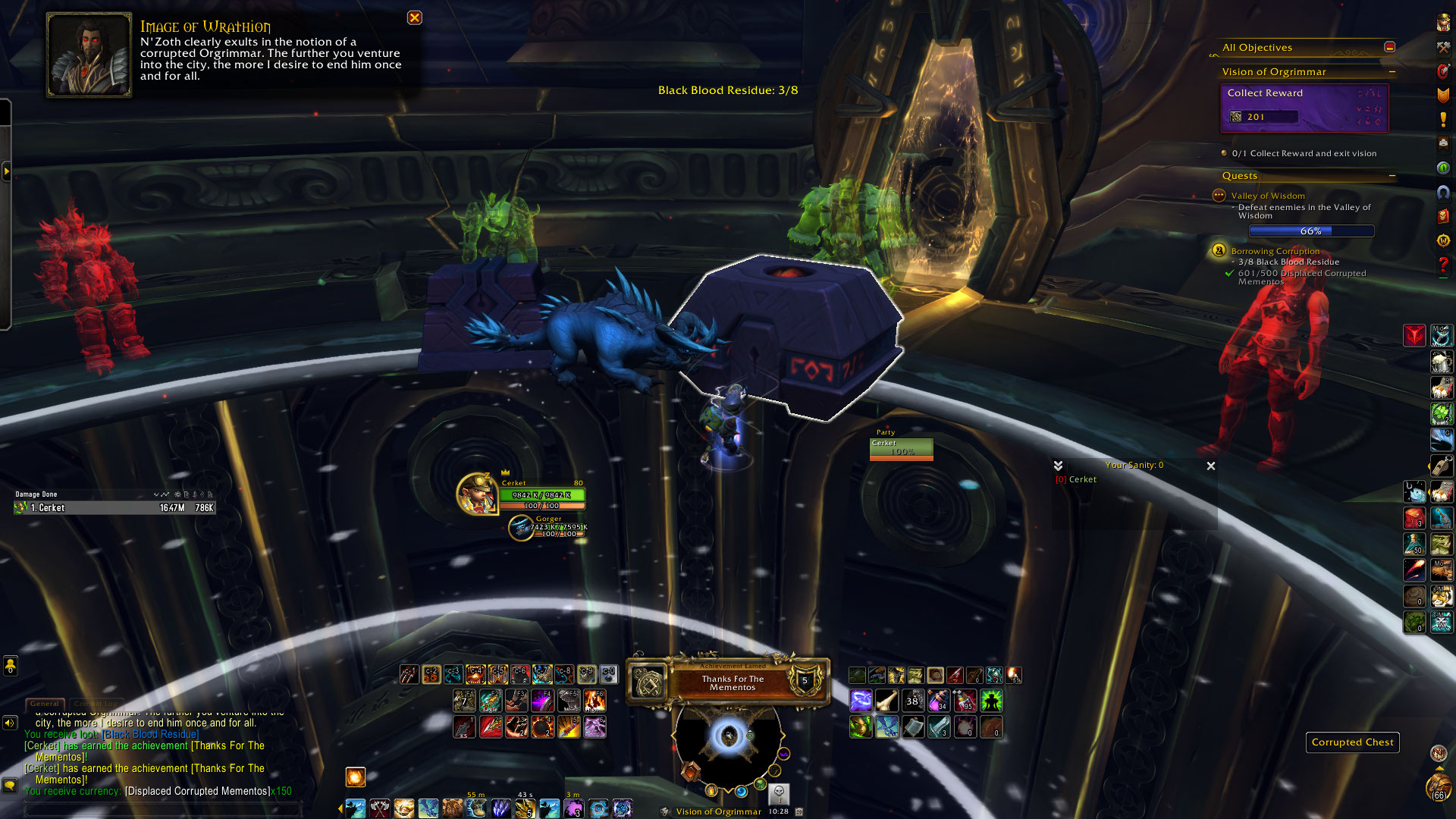
Task: Click the Cerket player unit frame
Action: coord(541,495)
